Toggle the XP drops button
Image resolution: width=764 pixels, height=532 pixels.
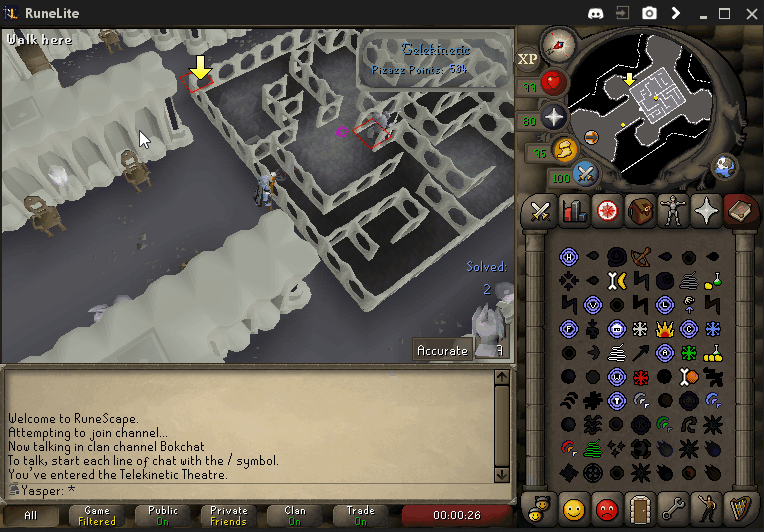click(528, 59)
